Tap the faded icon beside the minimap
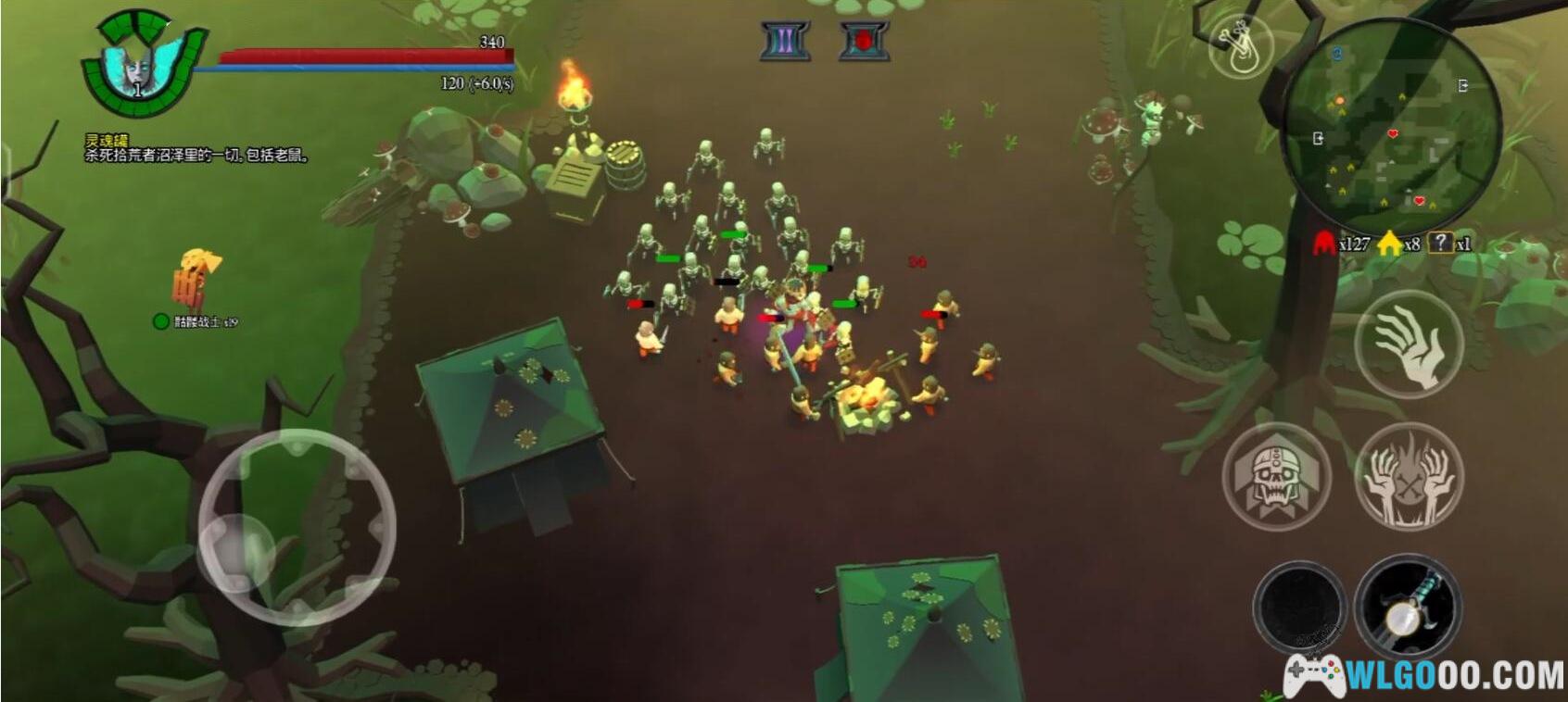The width and height of the screenshot is (1568, 702). (x=1242, y=46)
